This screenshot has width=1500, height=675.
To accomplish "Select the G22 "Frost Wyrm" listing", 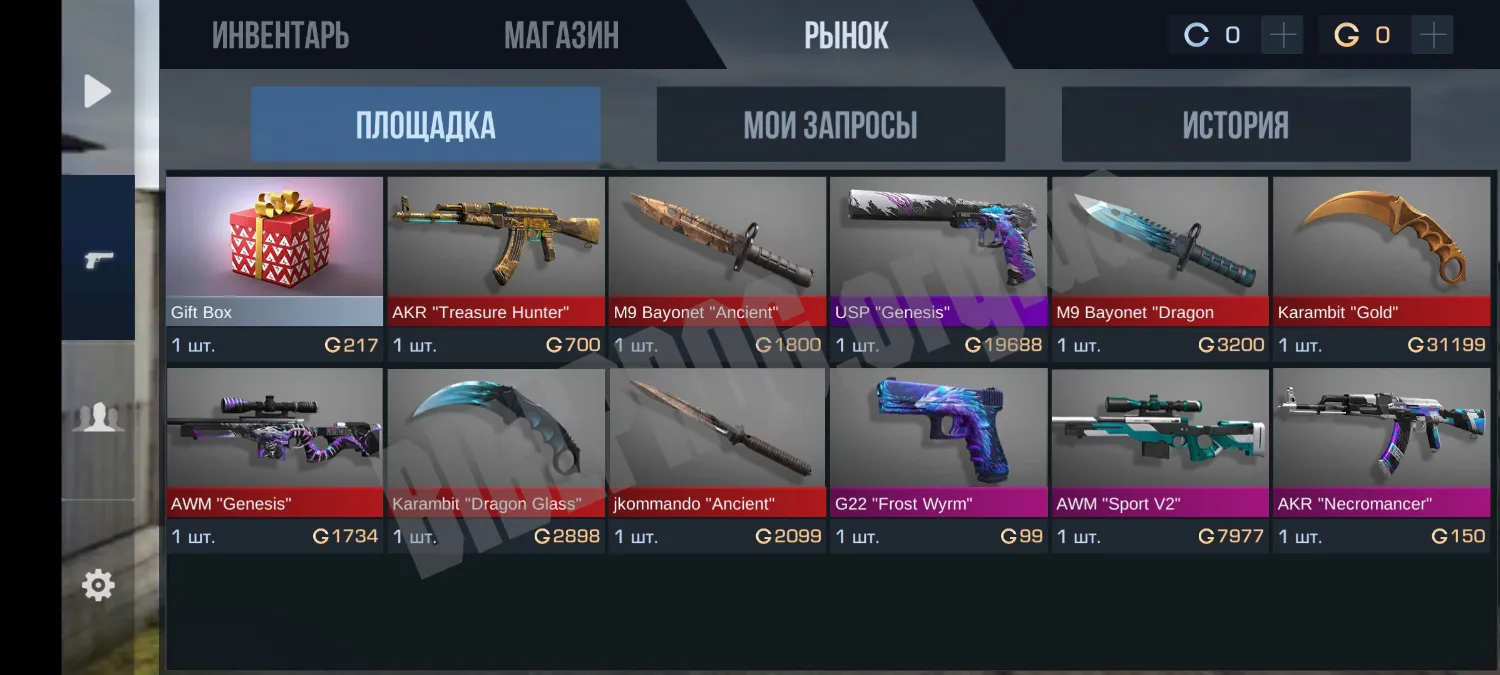I will (938, 458).
